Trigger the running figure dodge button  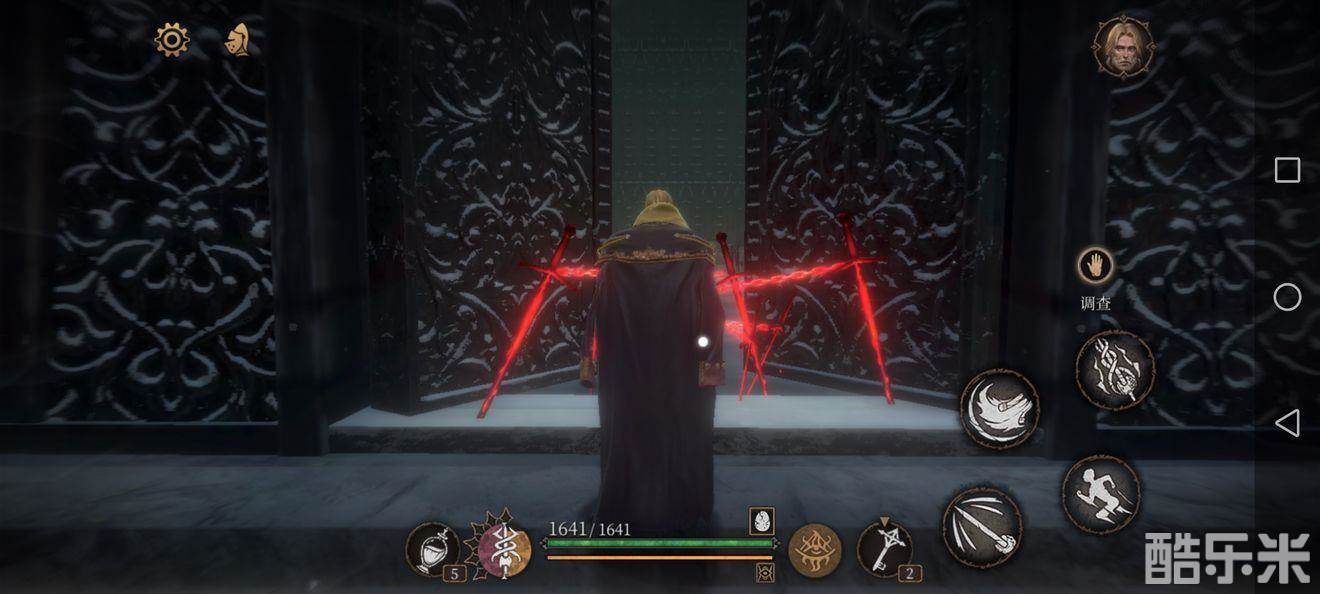point(1101,493)
